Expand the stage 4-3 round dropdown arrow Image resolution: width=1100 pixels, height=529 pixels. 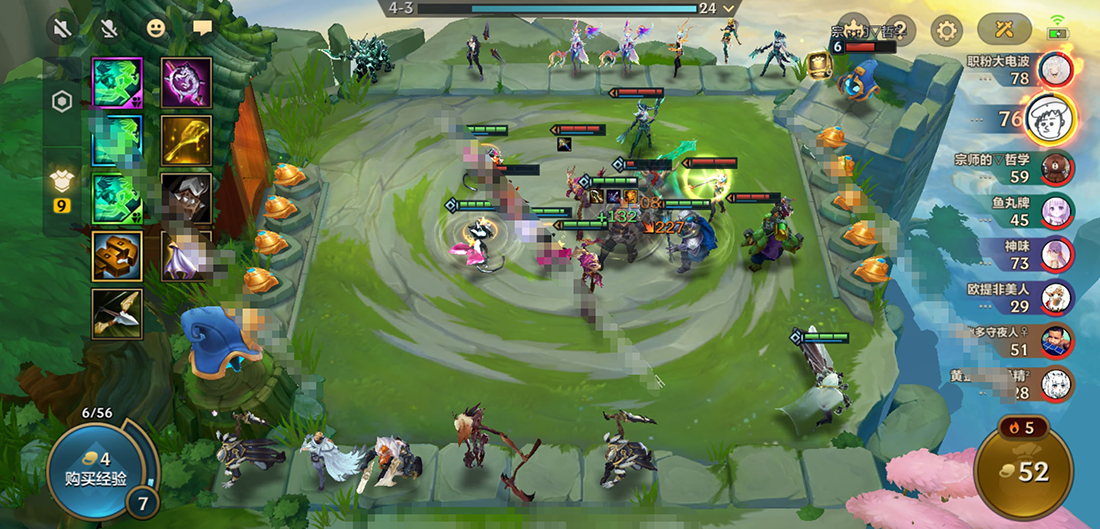point(729,8)
